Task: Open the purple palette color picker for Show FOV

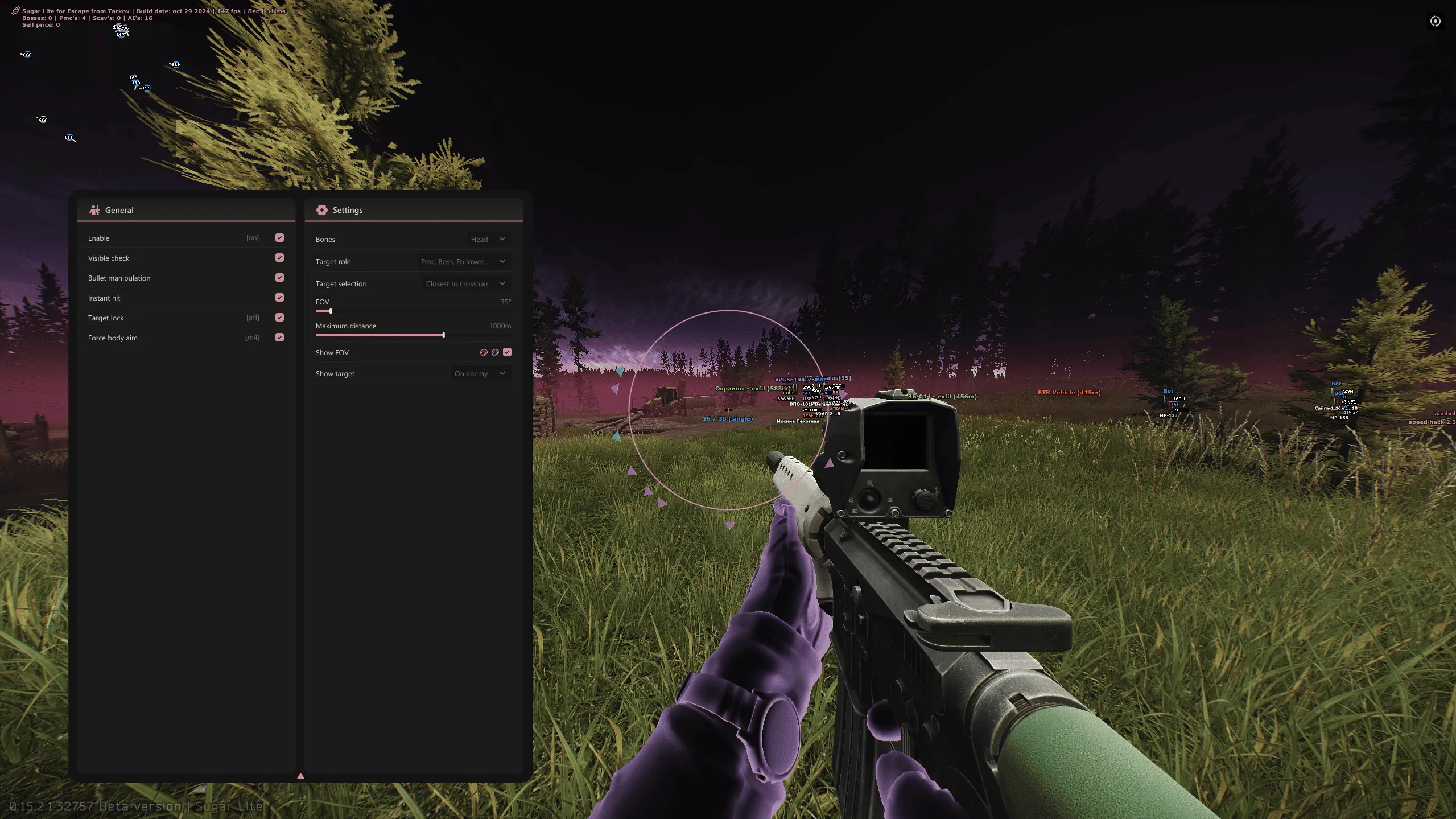Action: pos(495,352)
